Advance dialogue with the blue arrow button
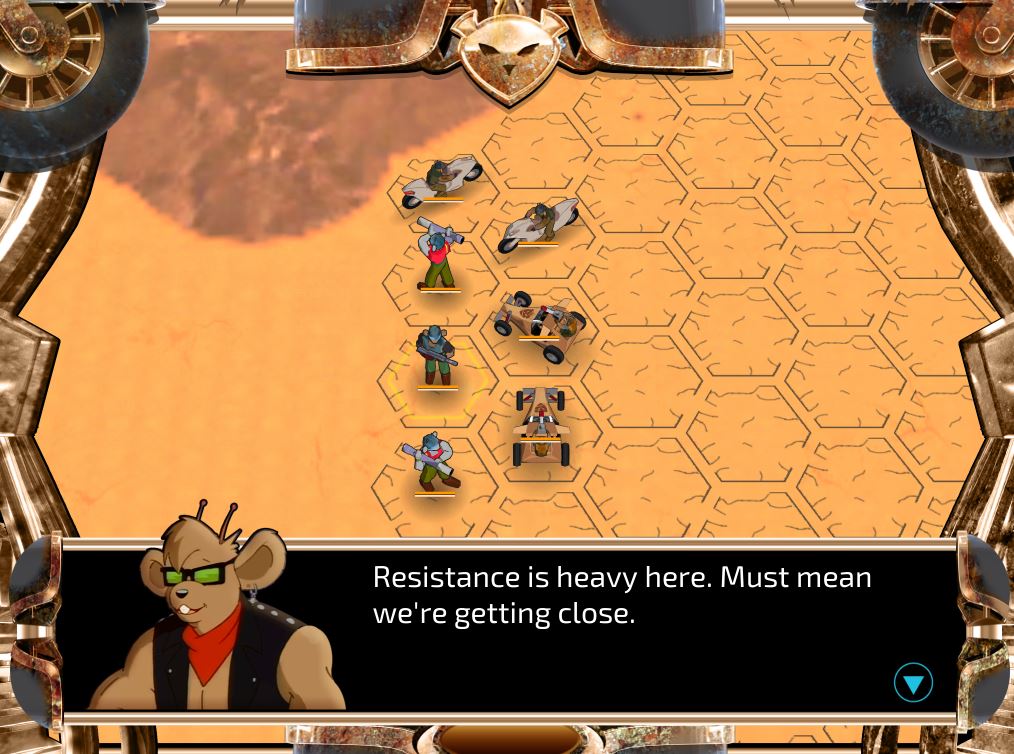 click(x=912, y=683)
